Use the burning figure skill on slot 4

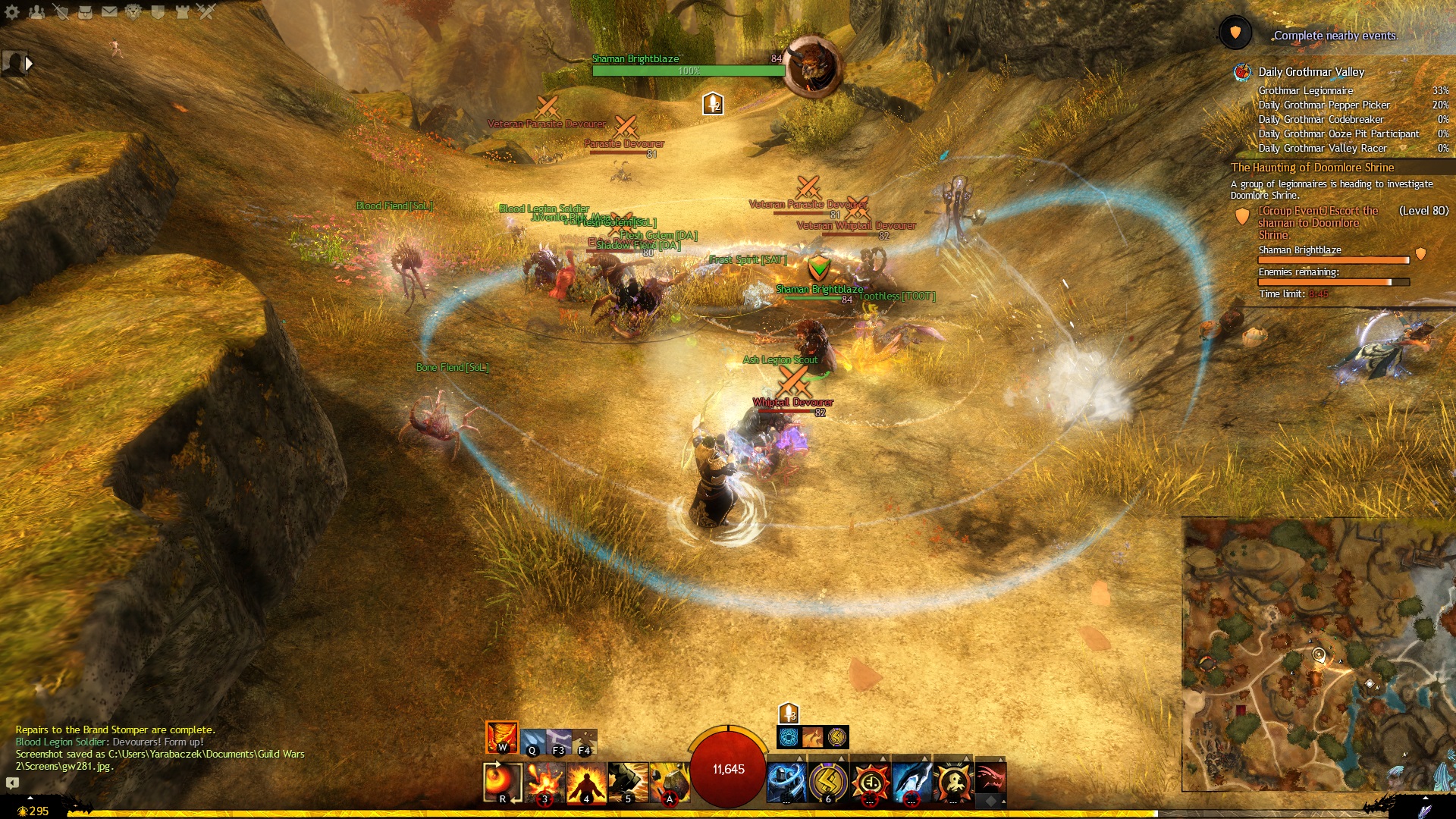click(586, 782)
